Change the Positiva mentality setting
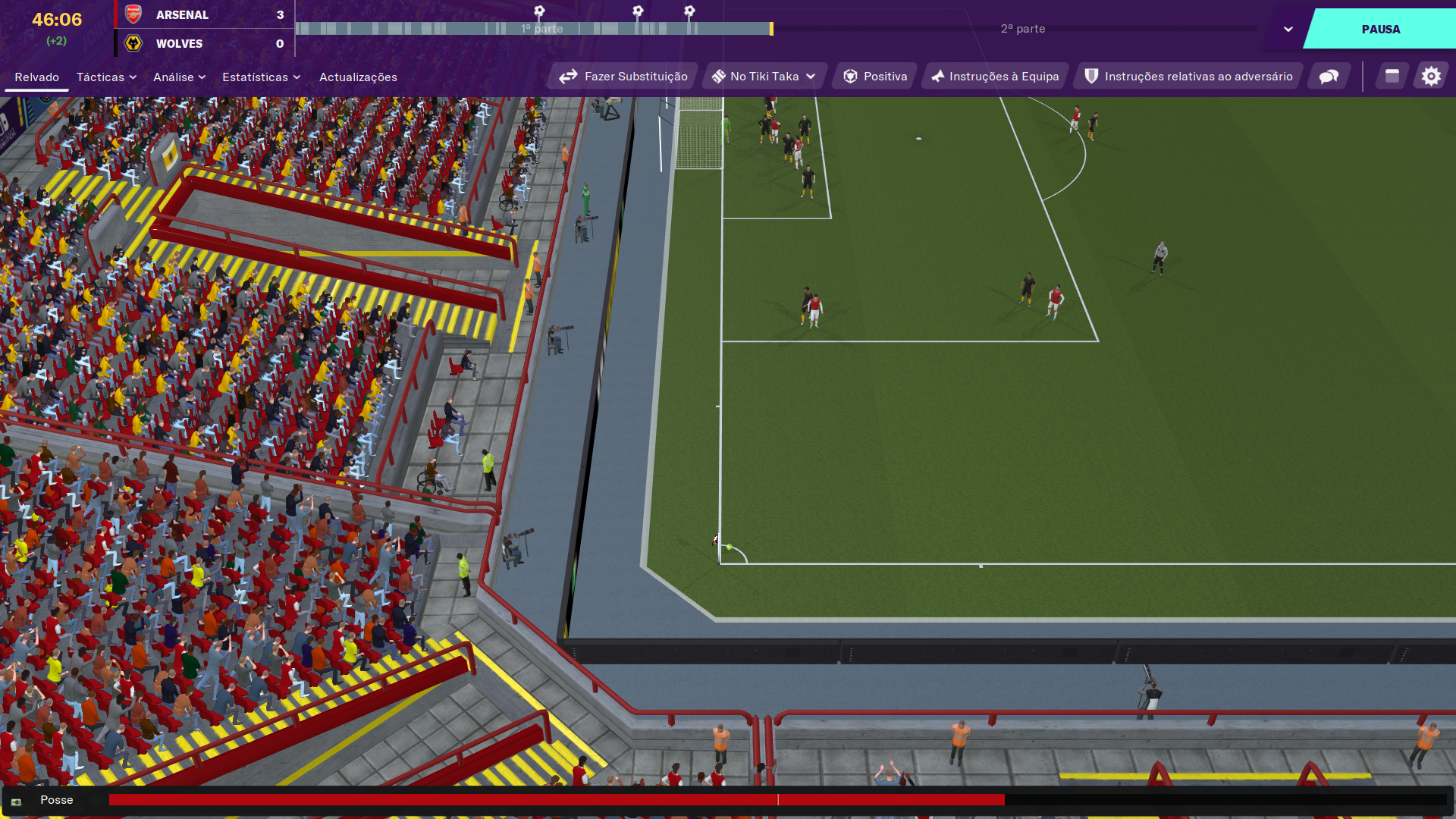1456x819 pixels. point(875,77)
